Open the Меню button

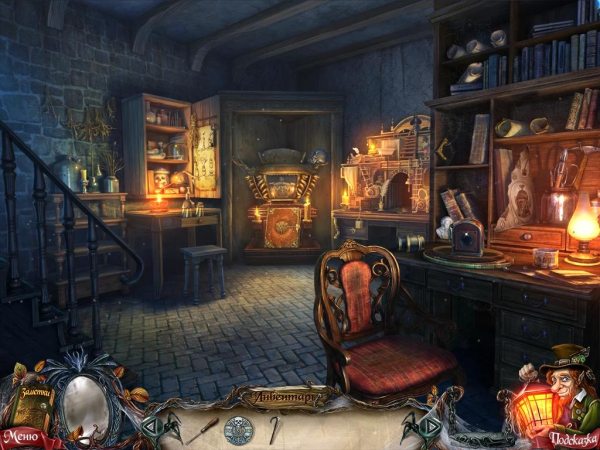pyautogui.click(x=22, y=436)
